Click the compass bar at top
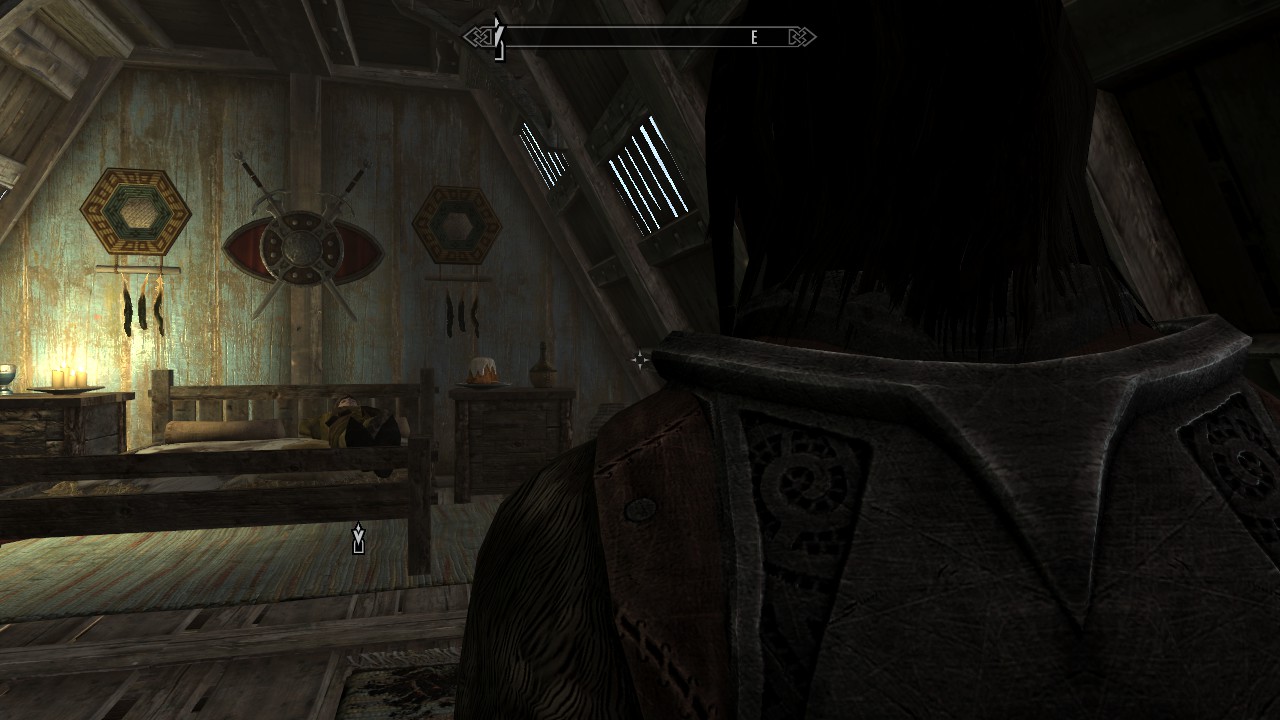This screenshot has height=720, width=1280. [640, 38]
